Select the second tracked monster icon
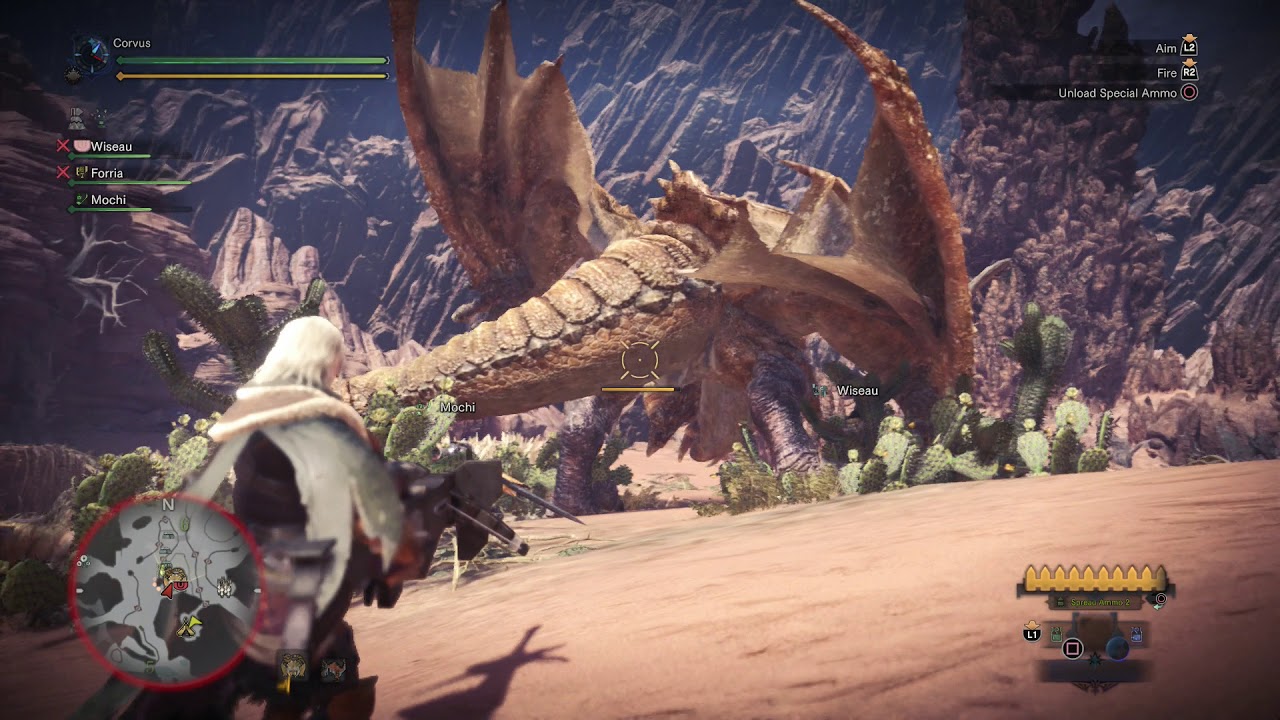 tap(333, 669)
